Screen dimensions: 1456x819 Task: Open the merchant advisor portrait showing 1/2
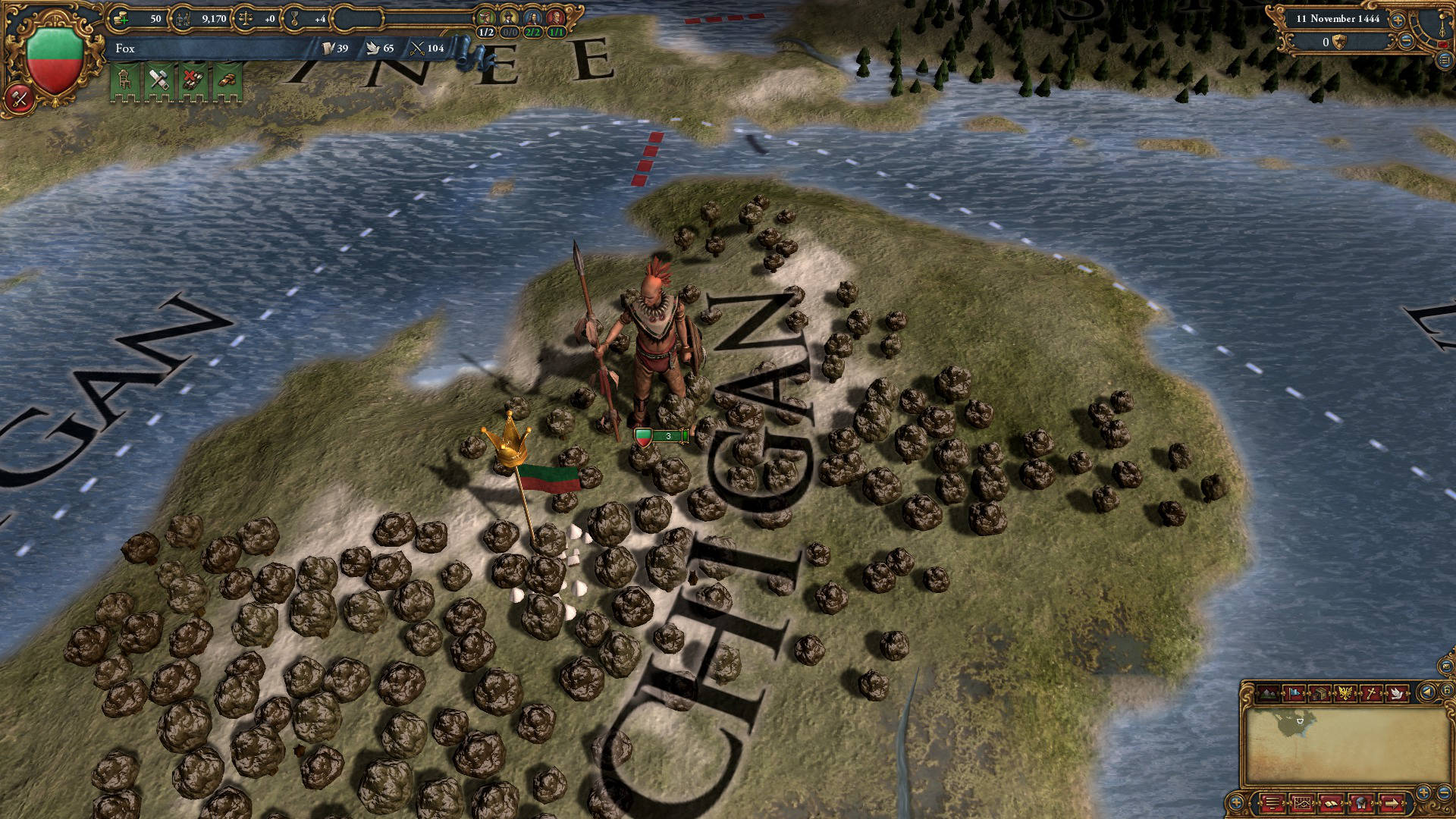[486, 19]
